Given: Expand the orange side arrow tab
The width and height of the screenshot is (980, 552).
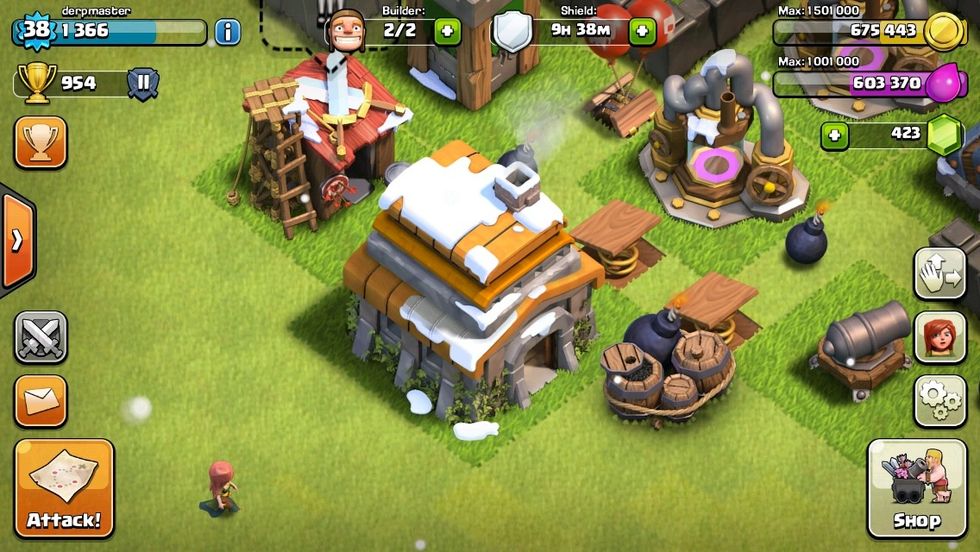Looking at the screenshot, I should point(17,241).
